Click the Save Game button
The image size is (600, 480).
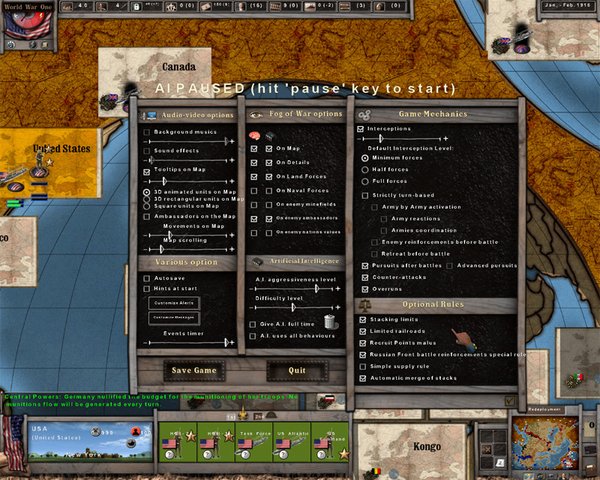coord(194,371)
